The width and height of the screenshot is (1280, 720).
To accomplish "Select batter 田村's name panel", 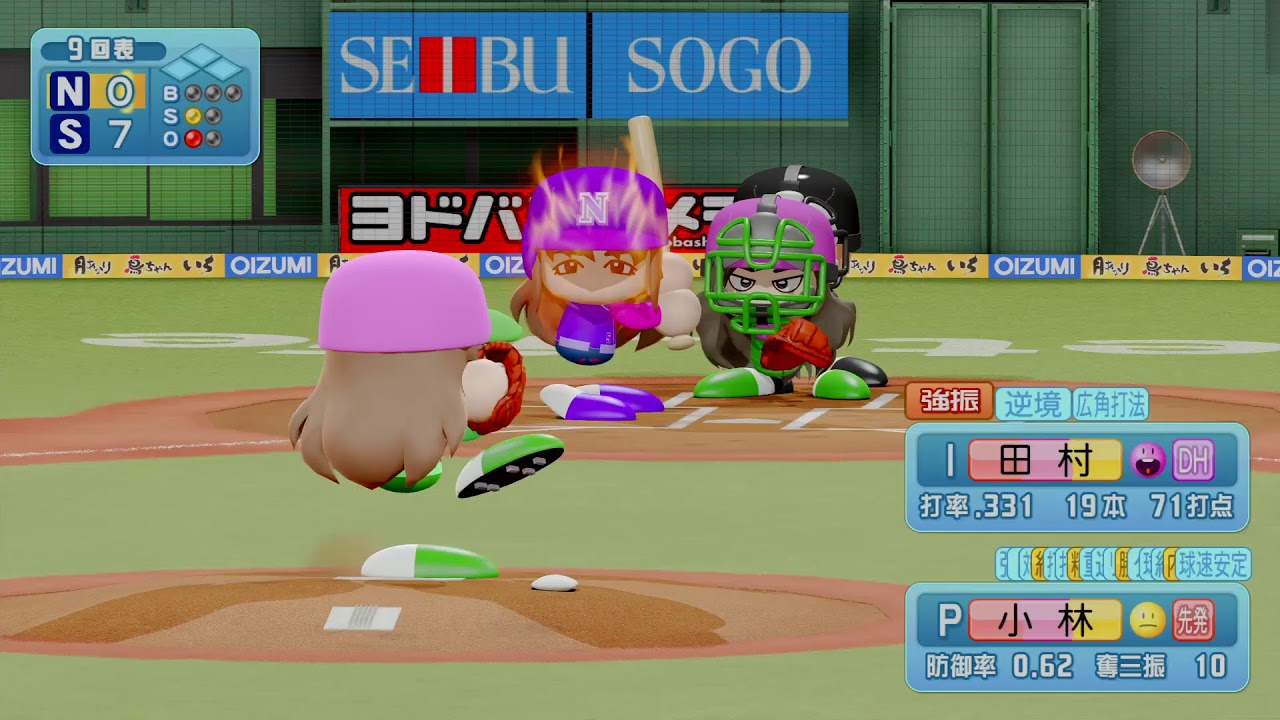I will coord(1045,461).
